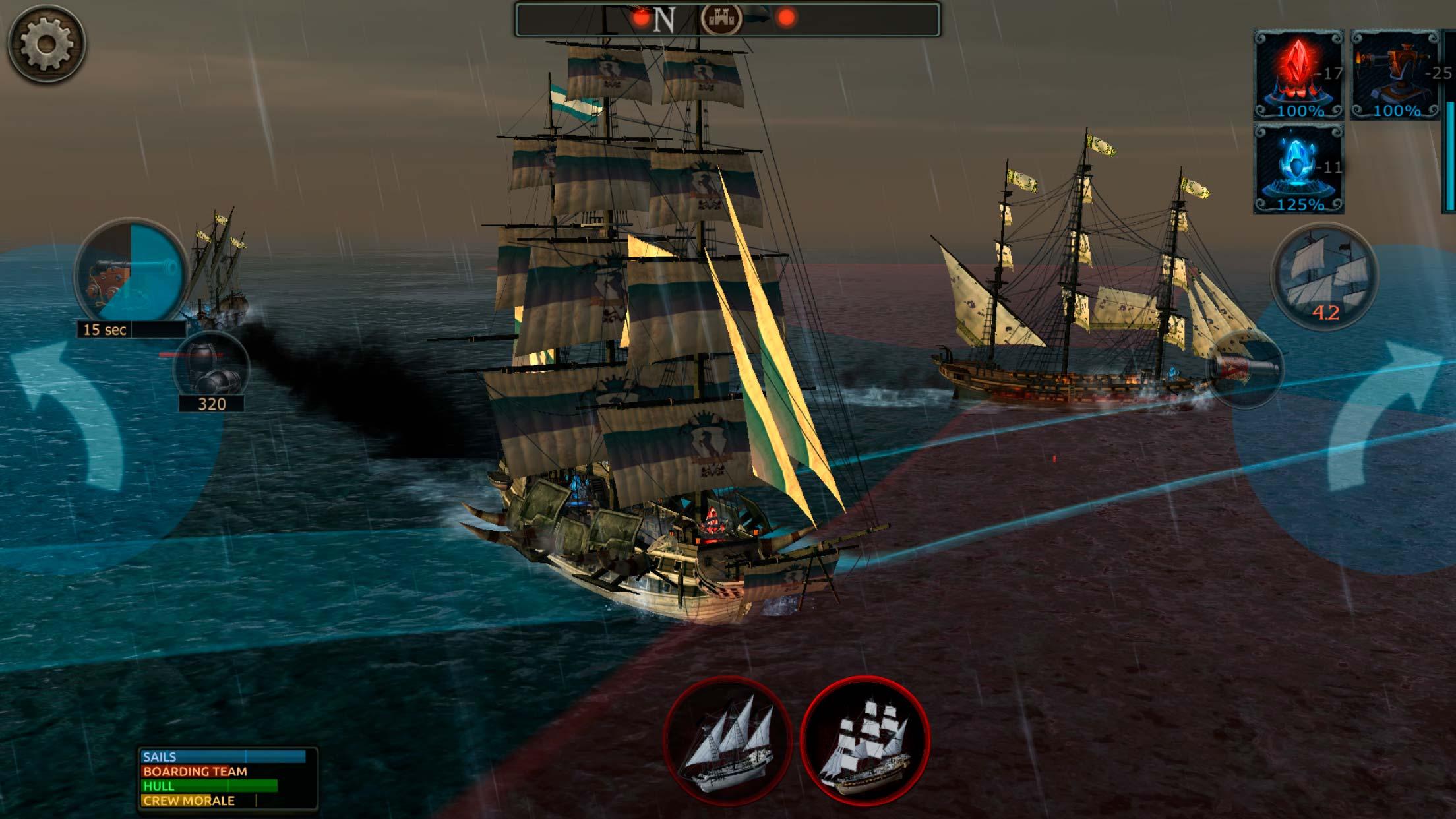Use the cannon turret ability
The width and height of the screenshot is (1456, 819).
pyautogui.click(x=1395, y=74)
